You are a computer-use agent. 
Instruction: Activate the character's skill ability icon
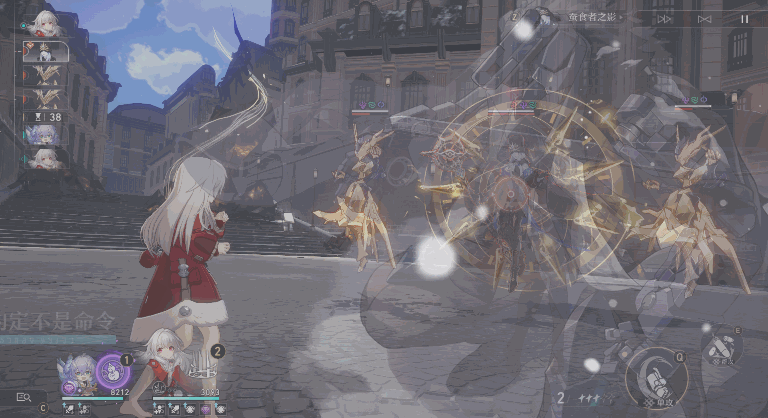(x=721, y=347)
